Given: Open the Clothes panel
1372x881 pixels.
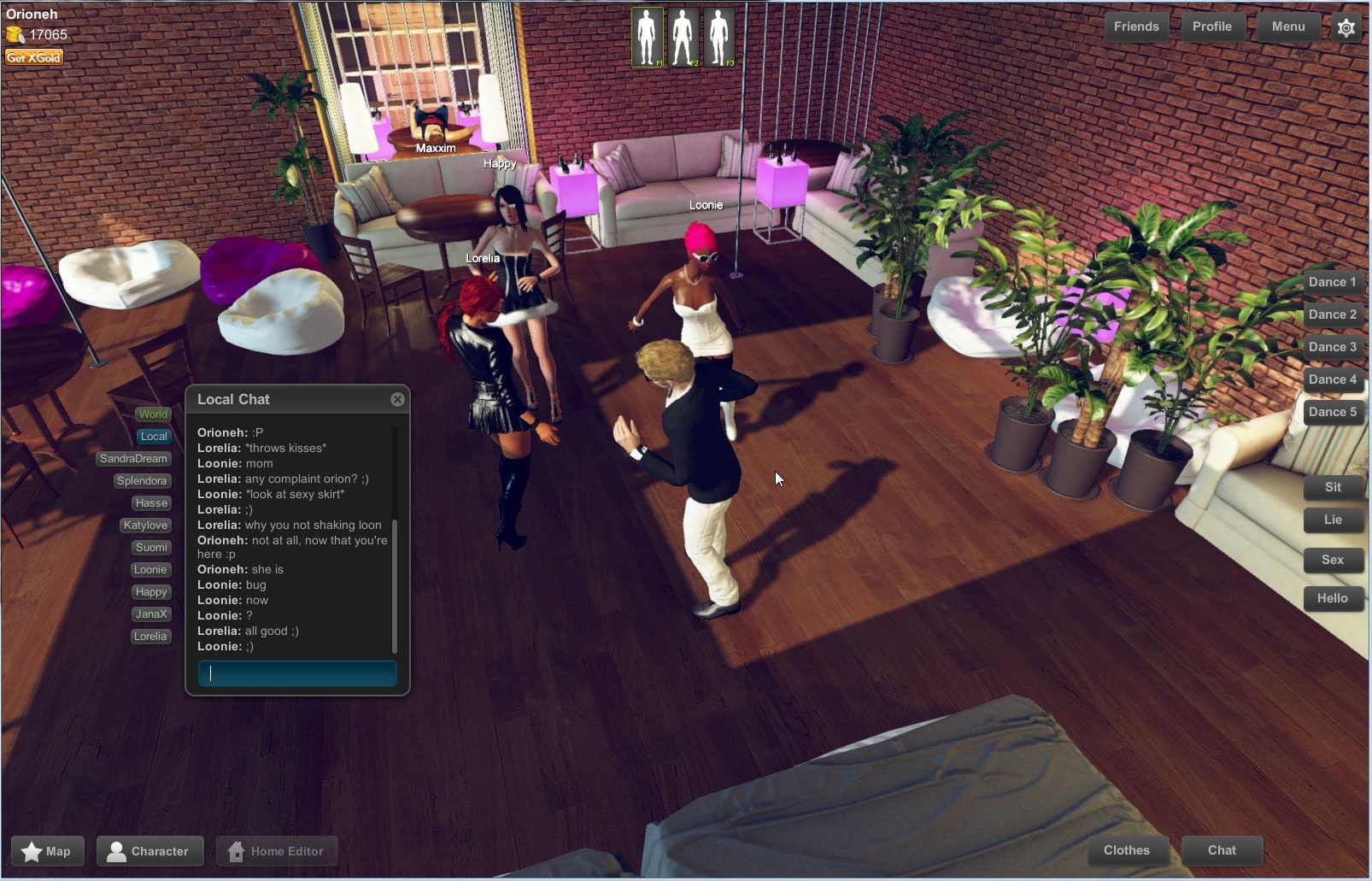Looking at the screenshot, I should pyautogui.click(x=1127, y=850).
